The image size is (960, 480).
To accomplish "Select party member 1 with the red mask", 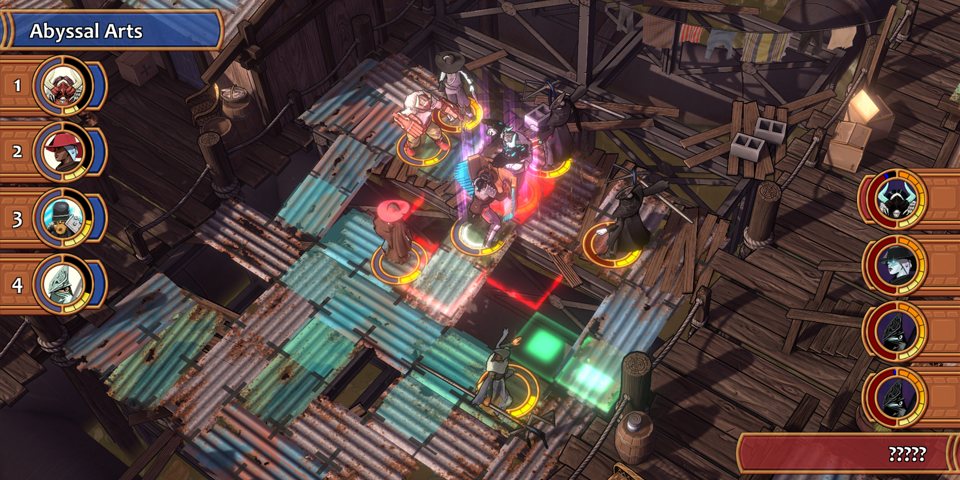I will (62, 87).
